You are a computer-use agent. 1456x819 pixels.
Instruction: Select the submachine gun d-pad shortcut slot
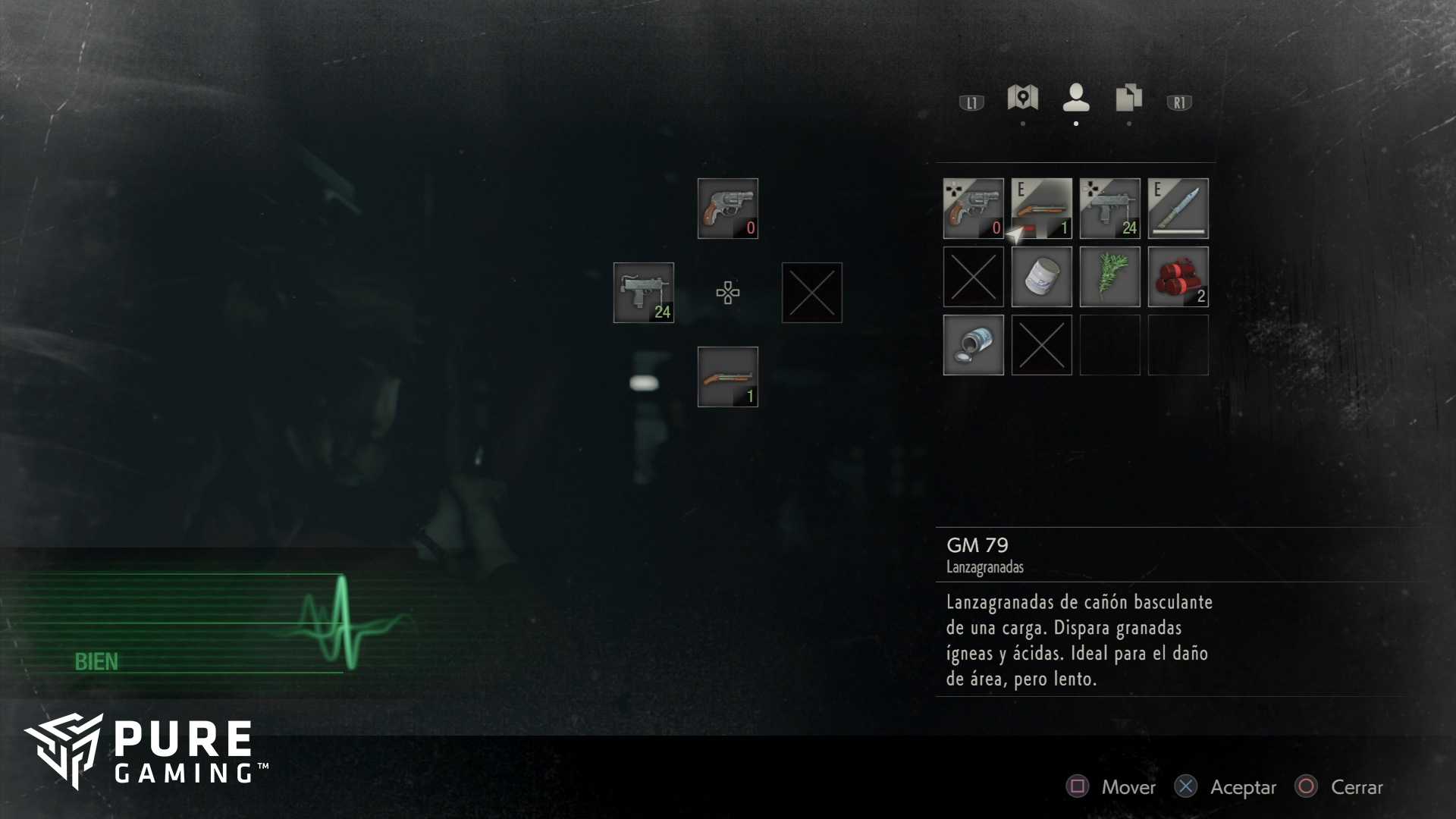pos(643,293)
